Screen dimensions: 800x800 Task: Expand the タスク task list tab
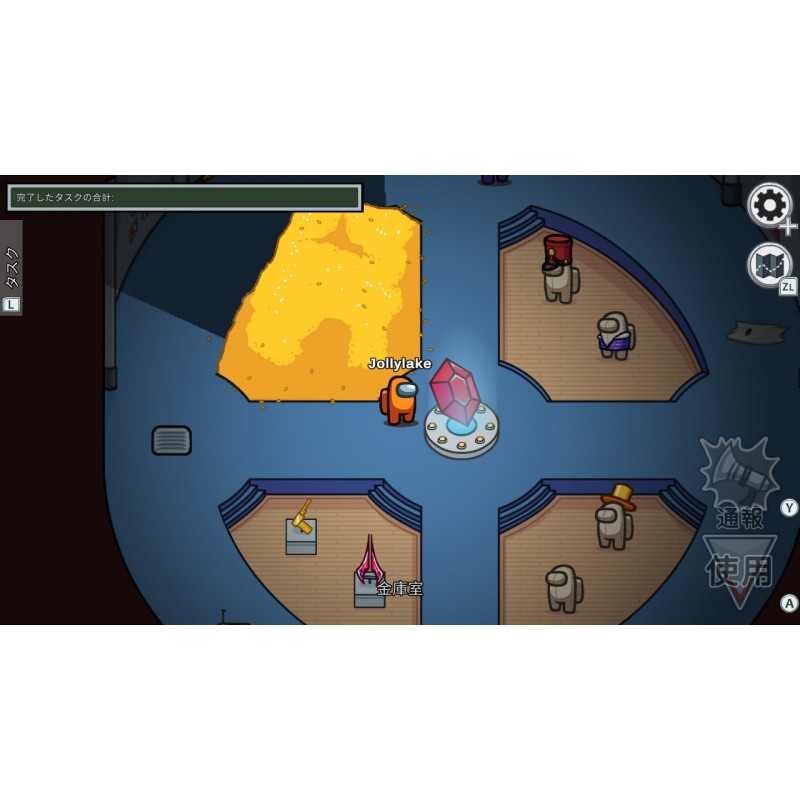(12, 266)
